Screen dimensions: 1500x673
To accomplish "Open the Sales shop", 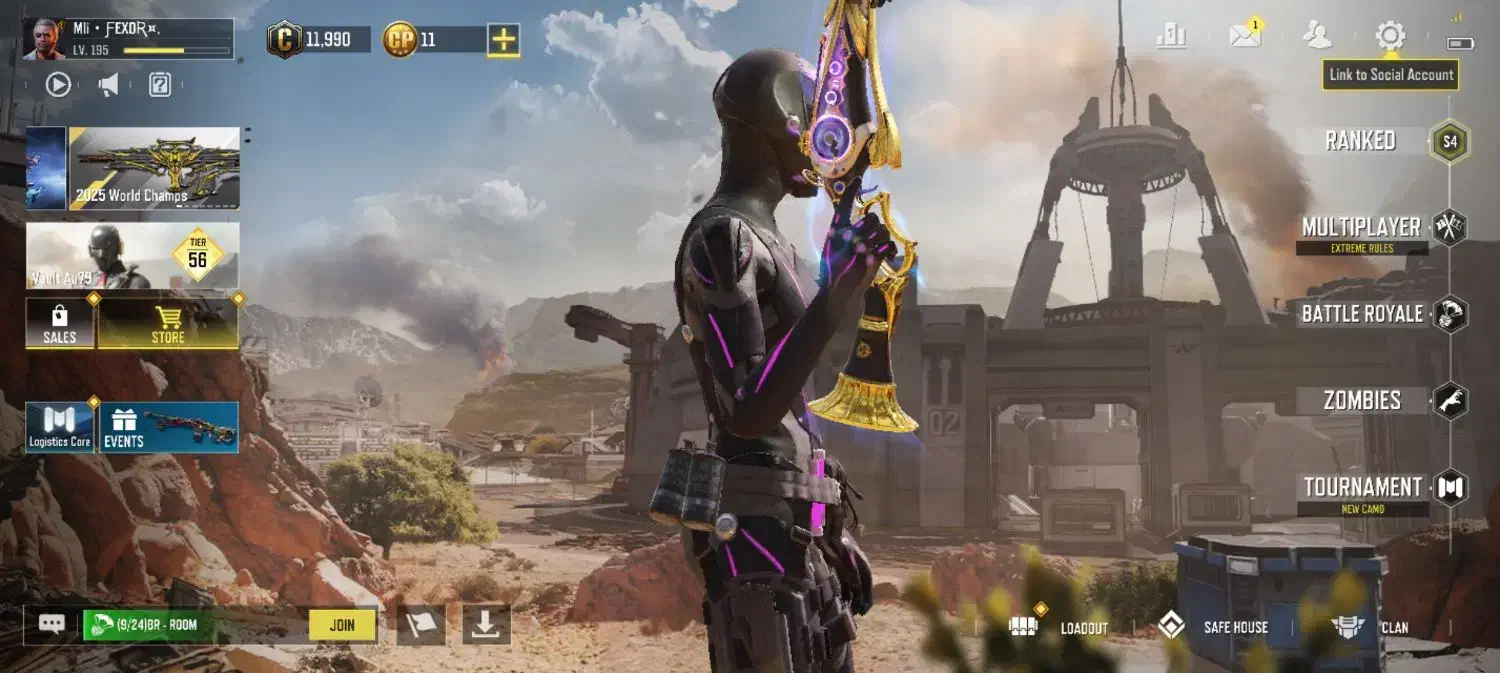I will click(60, 324).
